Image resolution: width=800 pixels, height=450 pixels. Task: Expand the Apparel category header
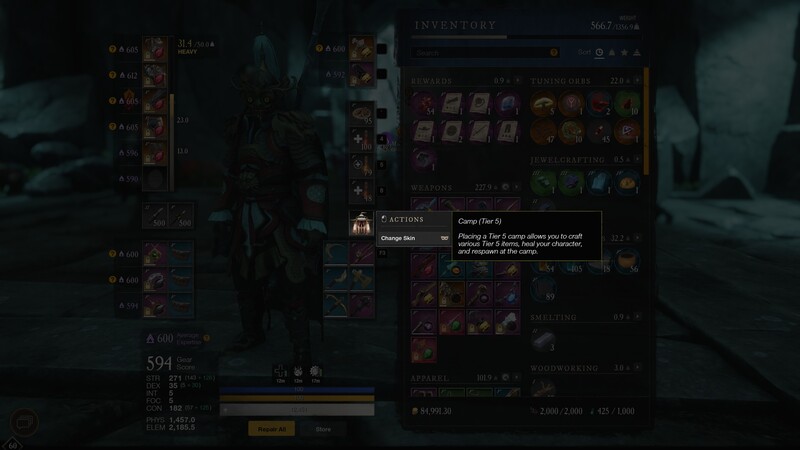[430, 379]
